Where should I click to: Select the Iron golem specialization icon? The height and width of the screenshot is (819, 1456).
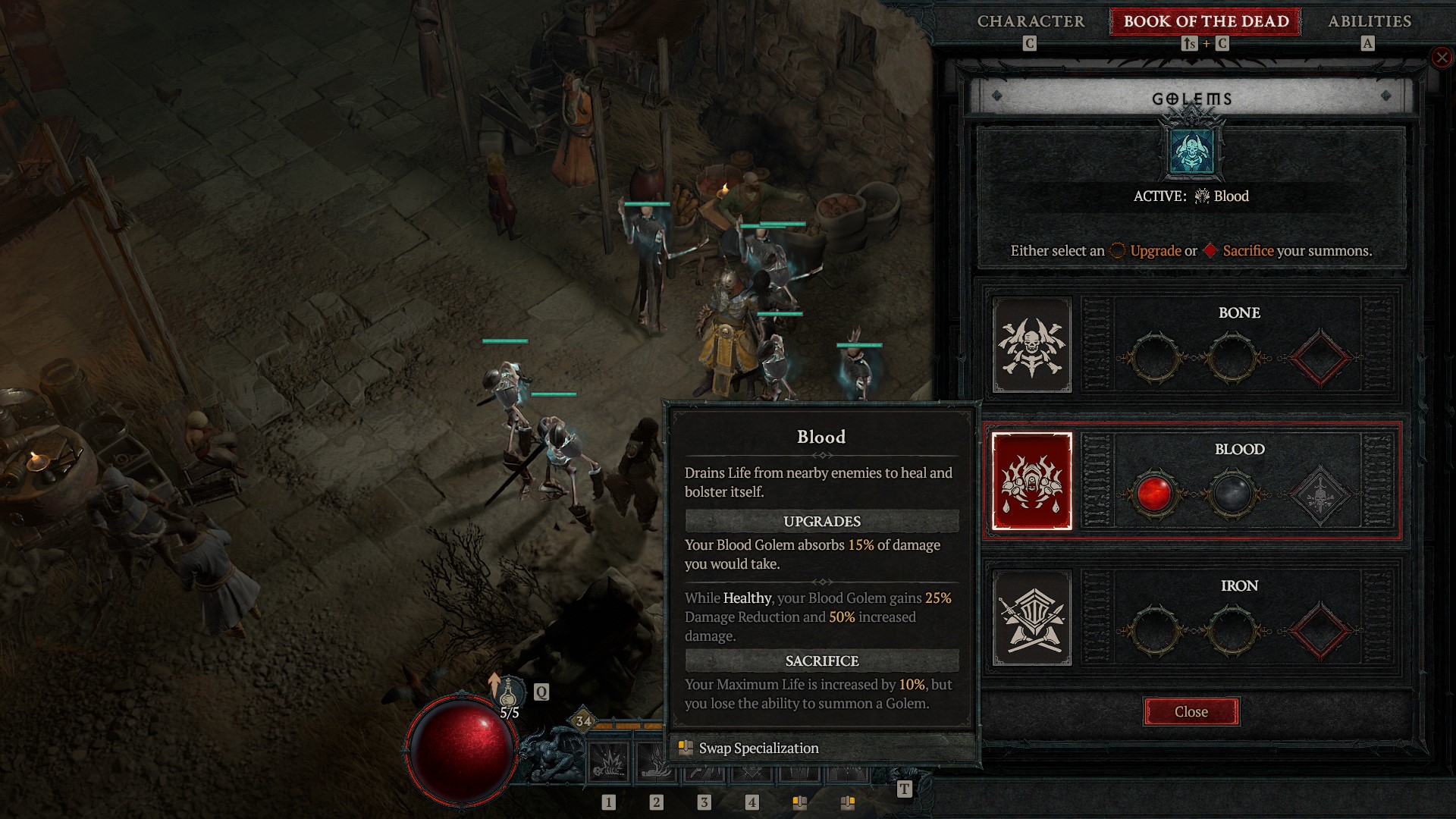(x=1032, y=618)
